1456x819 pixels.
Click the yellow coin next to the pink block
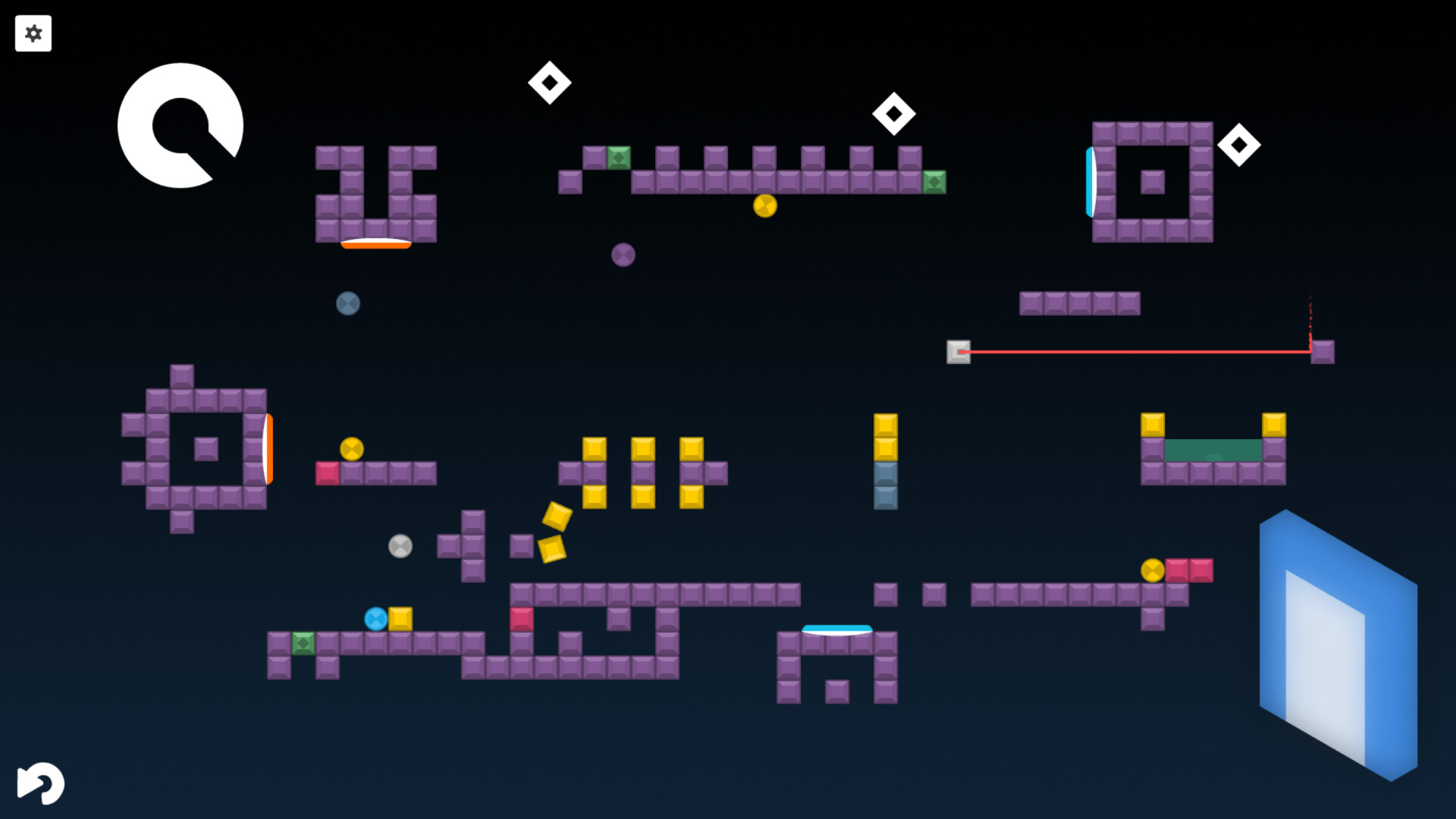click(x=1152, y=567)
